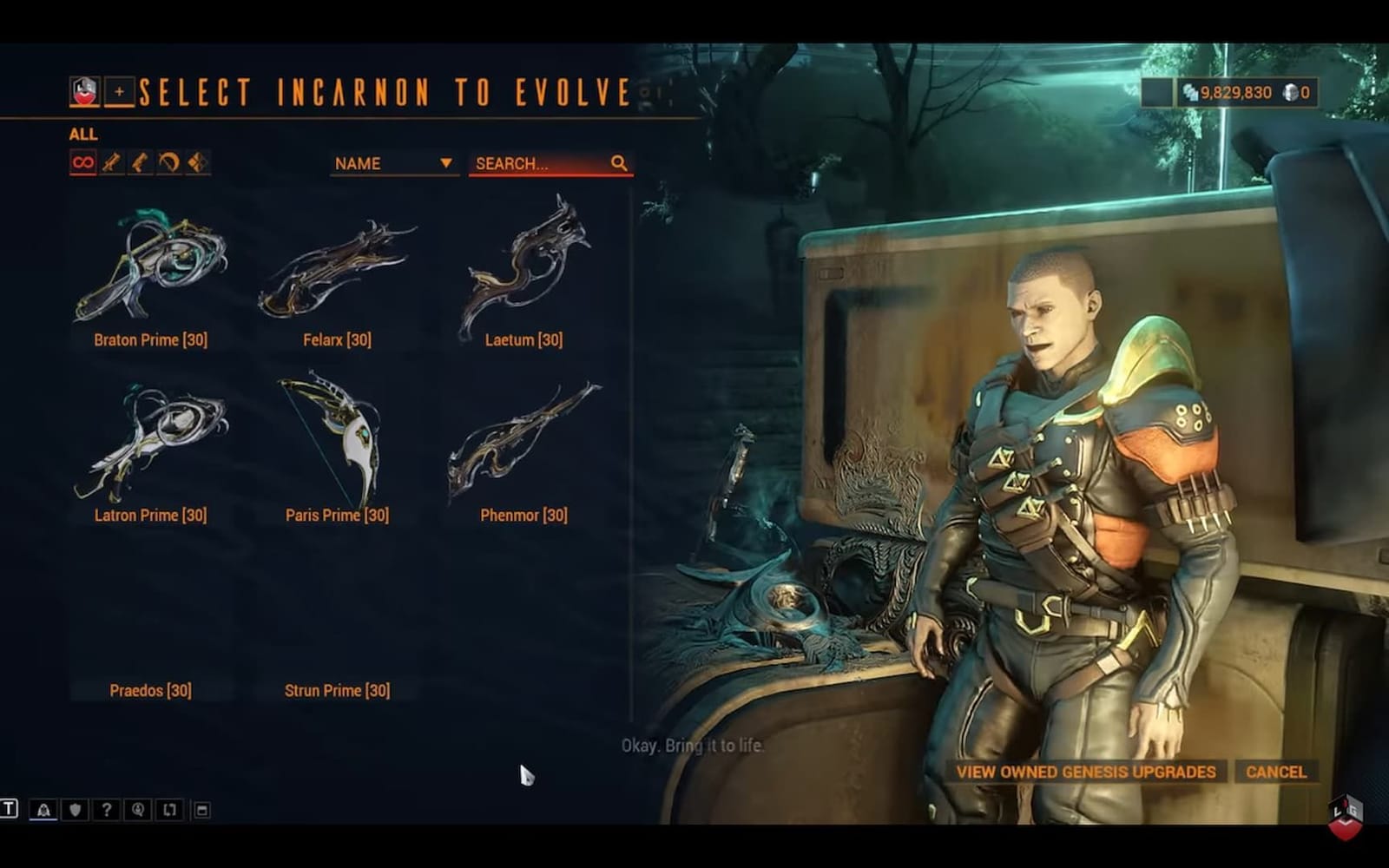Select the ALL category tab
This screenshot has width=1389, height=868.
point(84,135)
